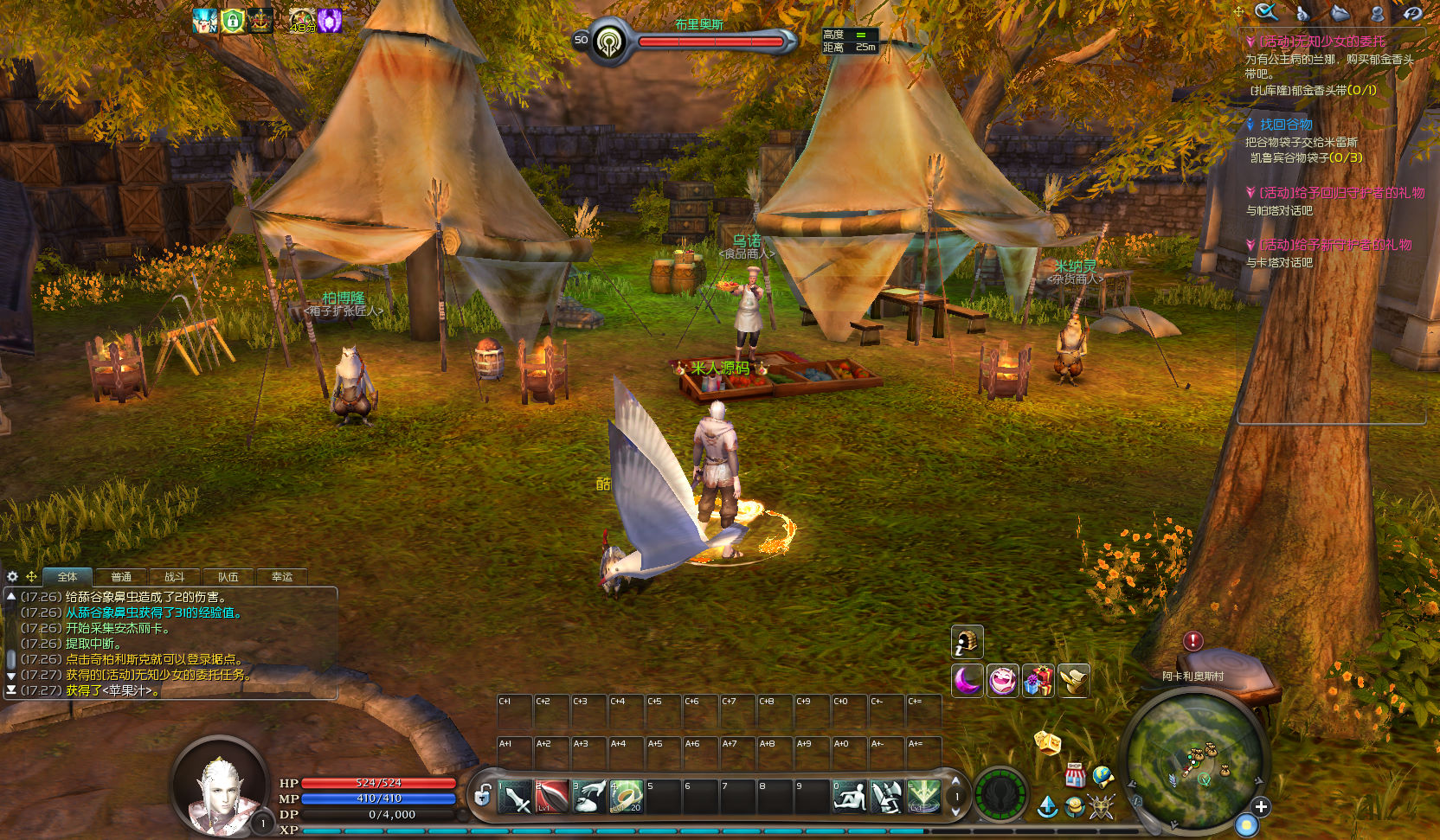Activate the sword attack skill in slot 1
This screenshot has width=1440, height=840.
coord(515,797)
